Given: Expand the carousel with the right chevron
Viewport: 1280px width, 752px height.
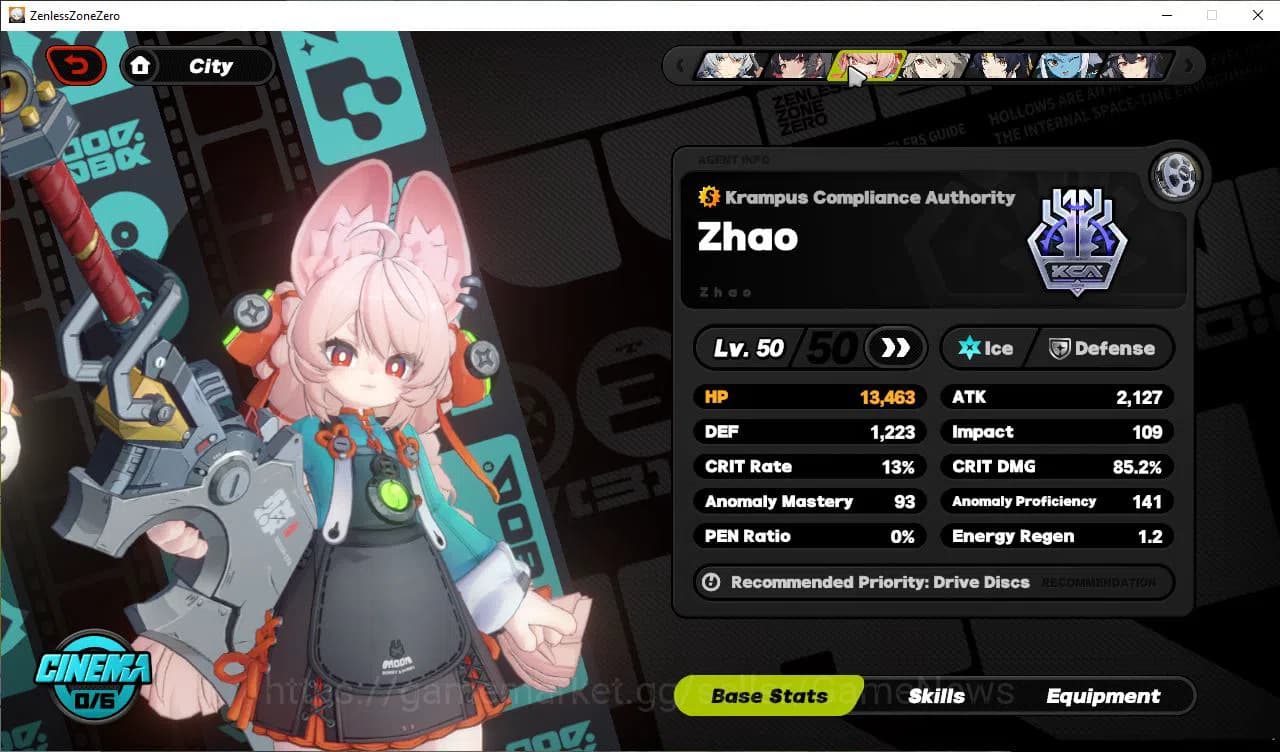Looking at the screenshot, I should pyautogui.click(x=1188, y=65).
